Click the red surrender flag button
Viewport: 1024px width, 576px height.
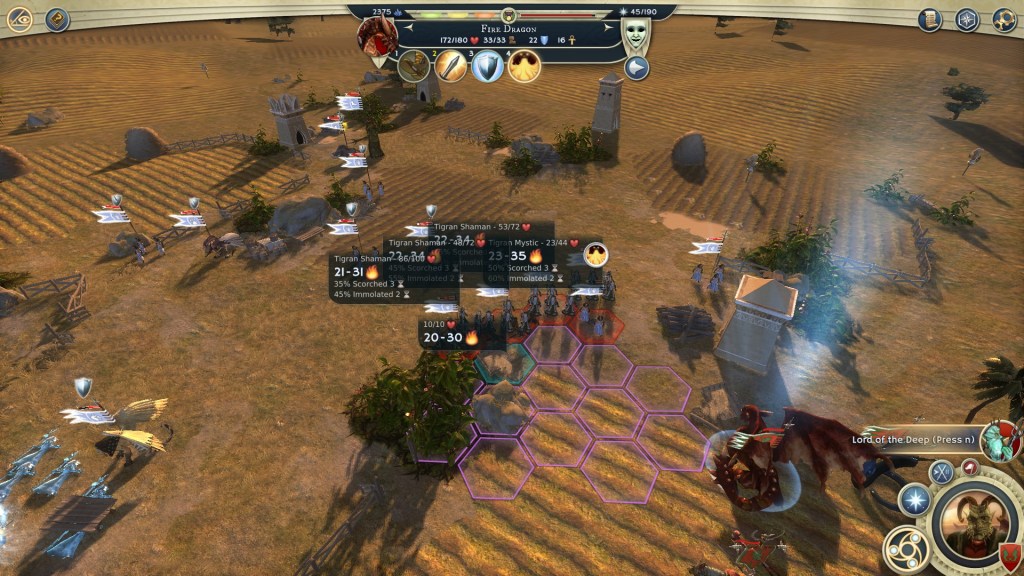pyautogui.click(x=970, y=466)
